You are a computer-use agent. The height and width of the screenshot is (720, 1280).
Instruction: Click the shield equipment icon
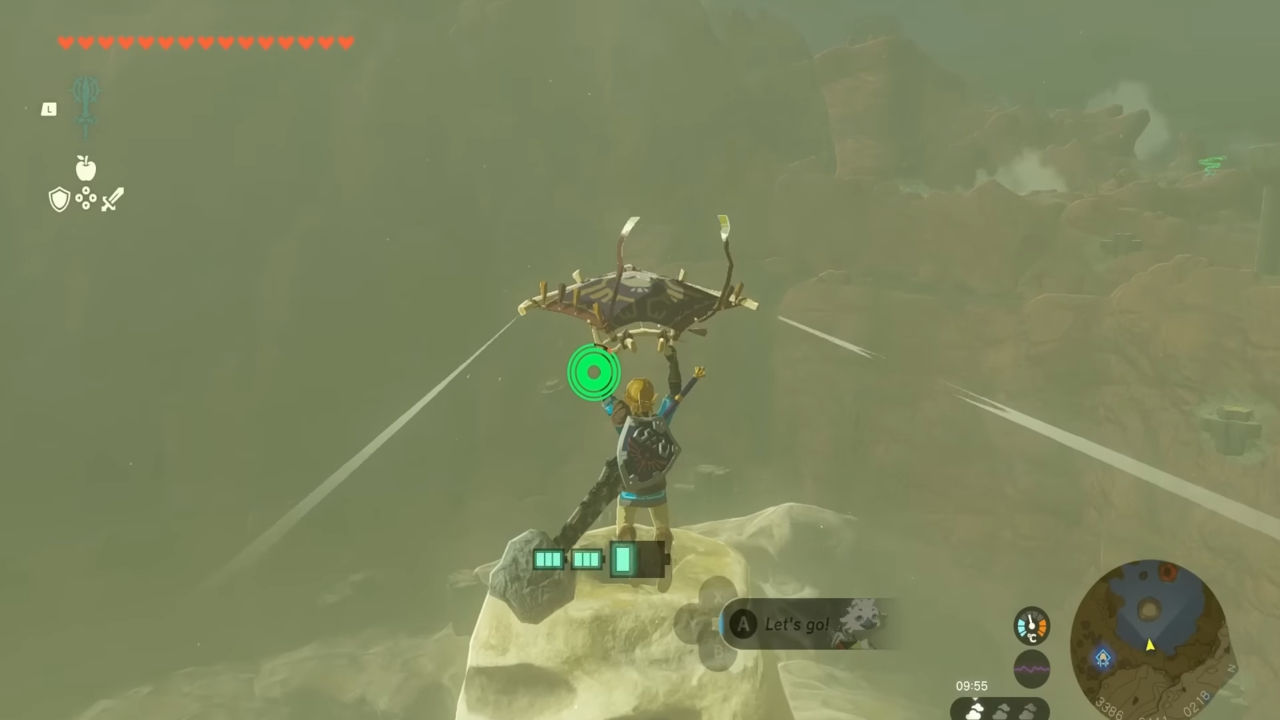click(x=59, y=200)
